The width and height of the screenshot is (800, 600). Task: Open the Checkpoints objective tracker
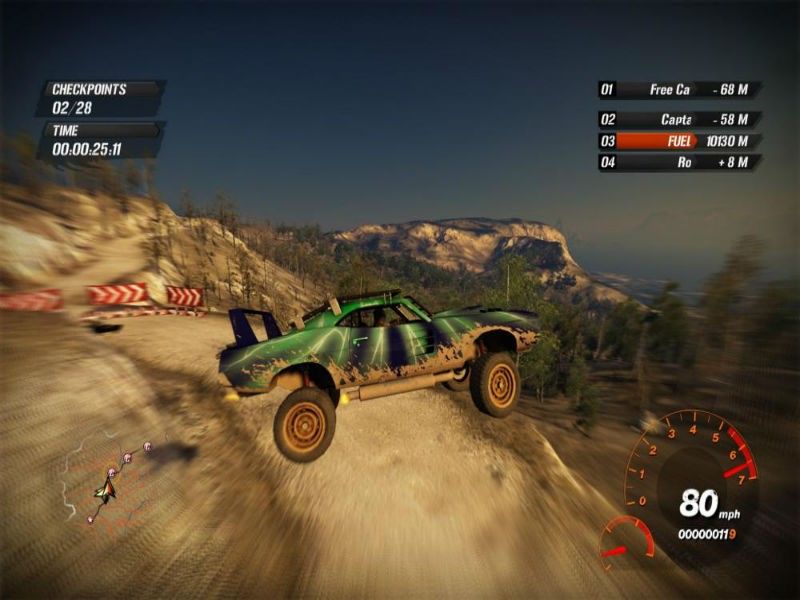98,97
